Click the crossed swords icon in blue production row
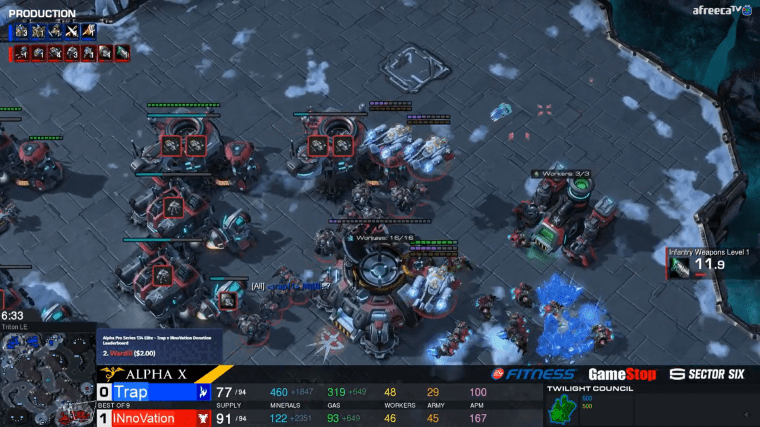 pos(72,32)
